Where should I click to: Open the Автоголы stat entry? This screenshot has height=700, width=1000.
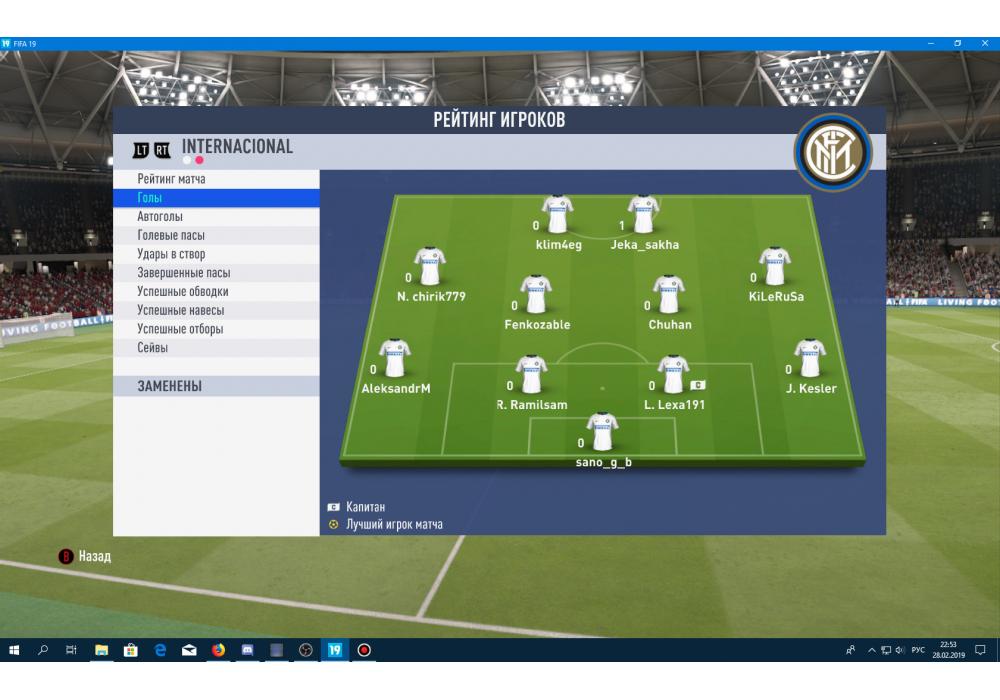pos(160,217)
